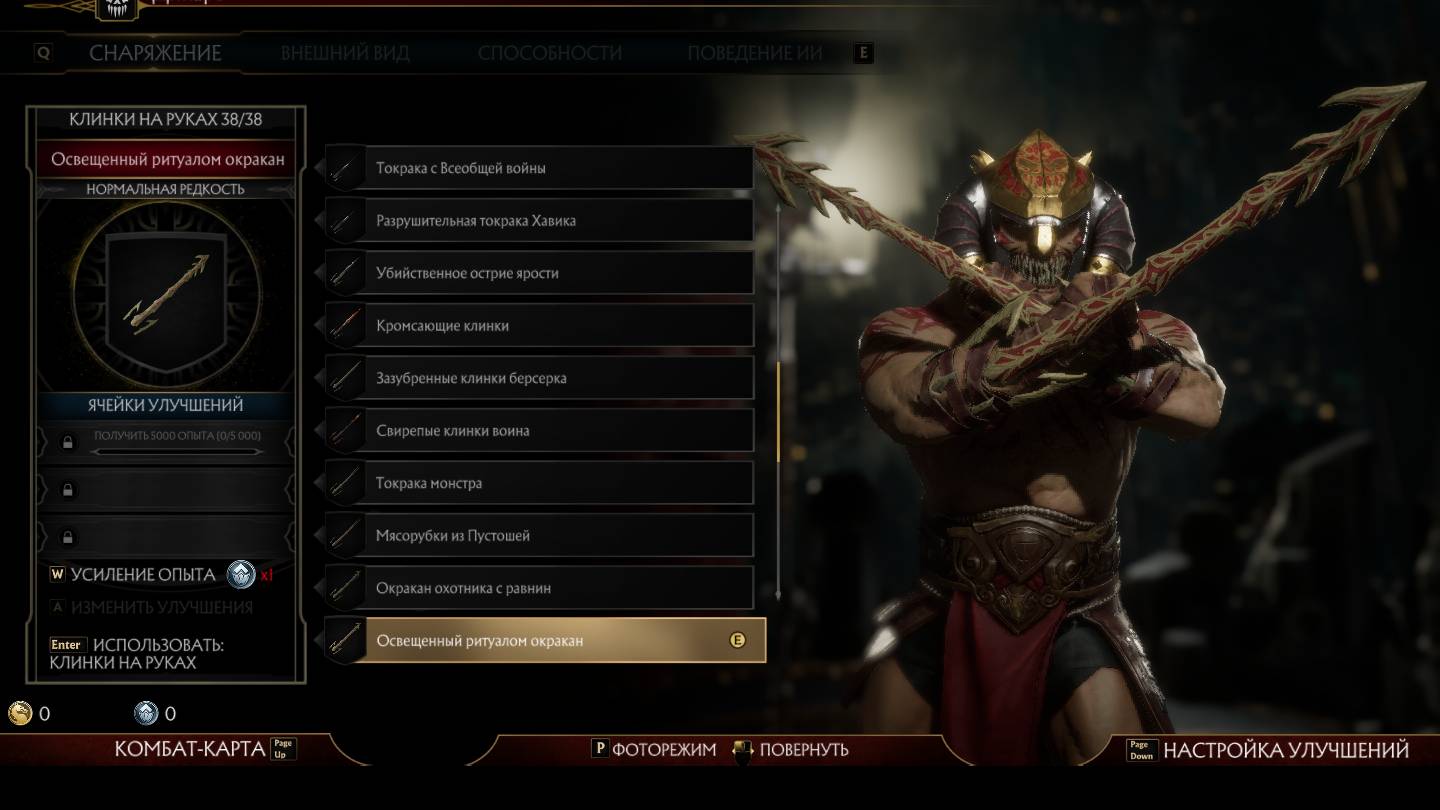The height and width of the screenshot is (810, 1440).
Task: Click Использовать: Клинки на руках
Action: pos(136,654)
